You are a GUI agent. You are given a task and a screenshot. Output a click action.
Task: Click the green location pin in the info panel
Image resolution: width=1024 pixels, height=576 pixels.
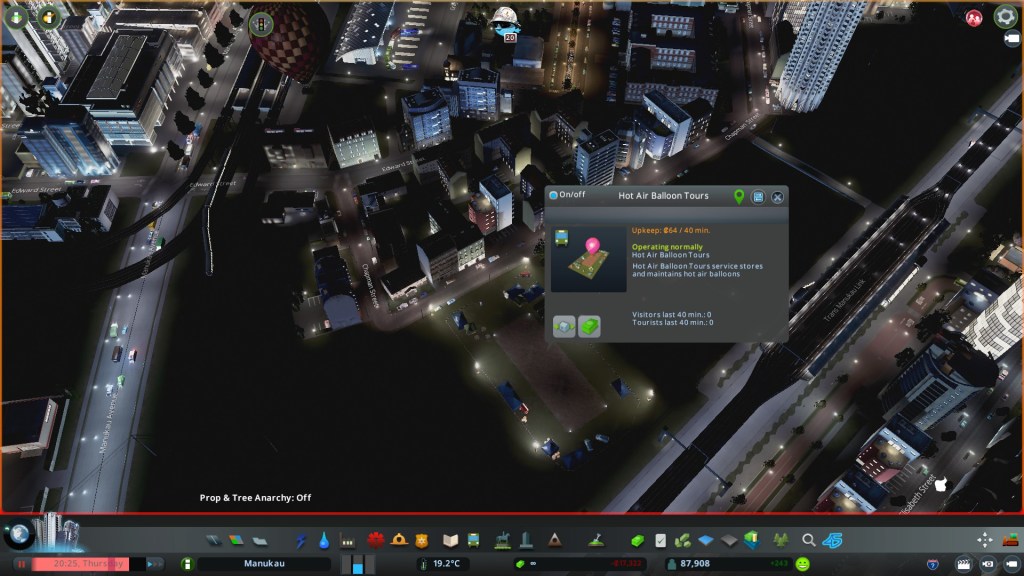click(739, 197)
